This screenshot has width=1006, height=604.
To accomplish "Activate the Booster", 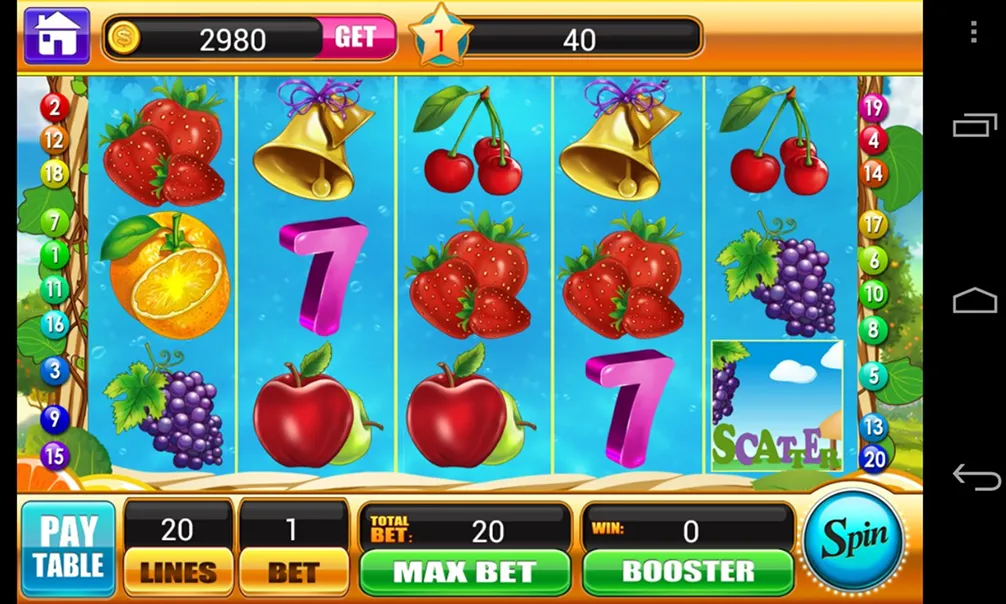I will pos(688,571).
